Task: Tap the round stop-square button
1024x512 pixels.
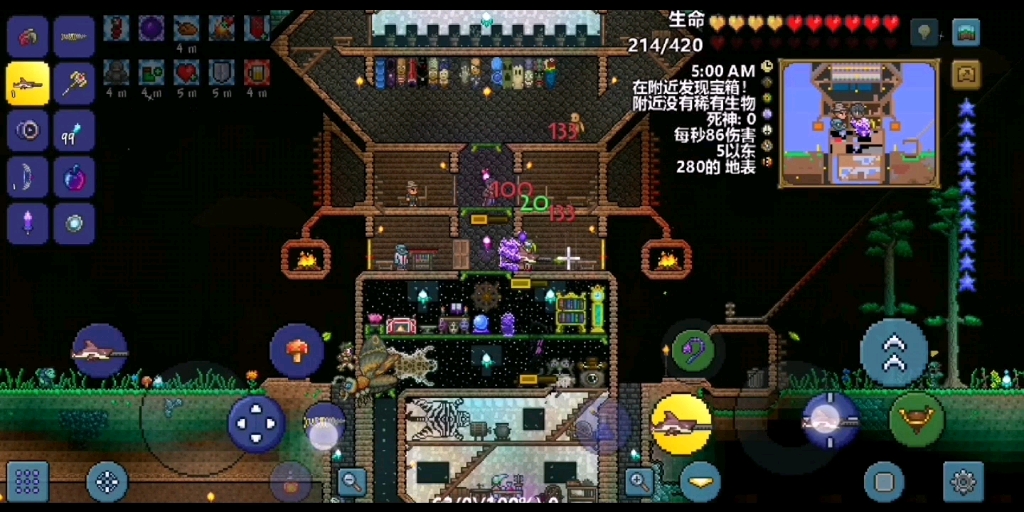Action: coord(884,481)
